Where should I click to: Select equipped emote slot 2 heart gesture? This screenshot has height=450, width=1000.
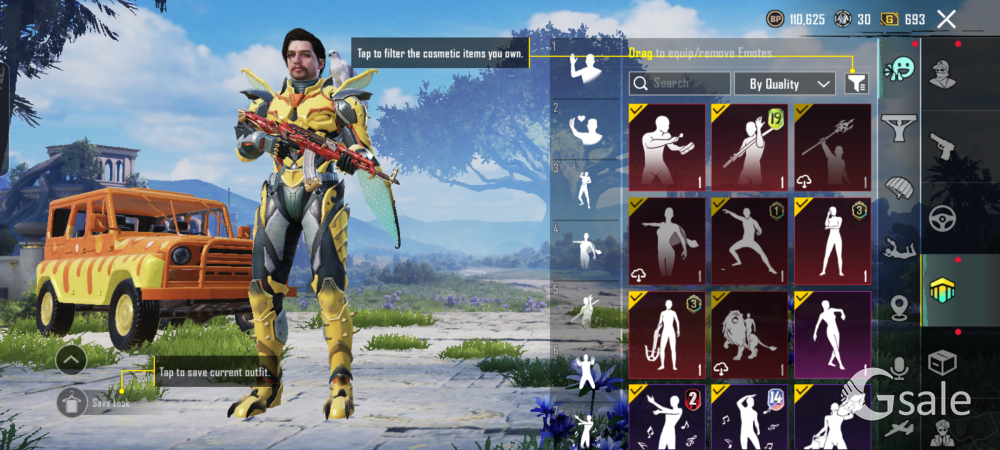coord(586,129)
